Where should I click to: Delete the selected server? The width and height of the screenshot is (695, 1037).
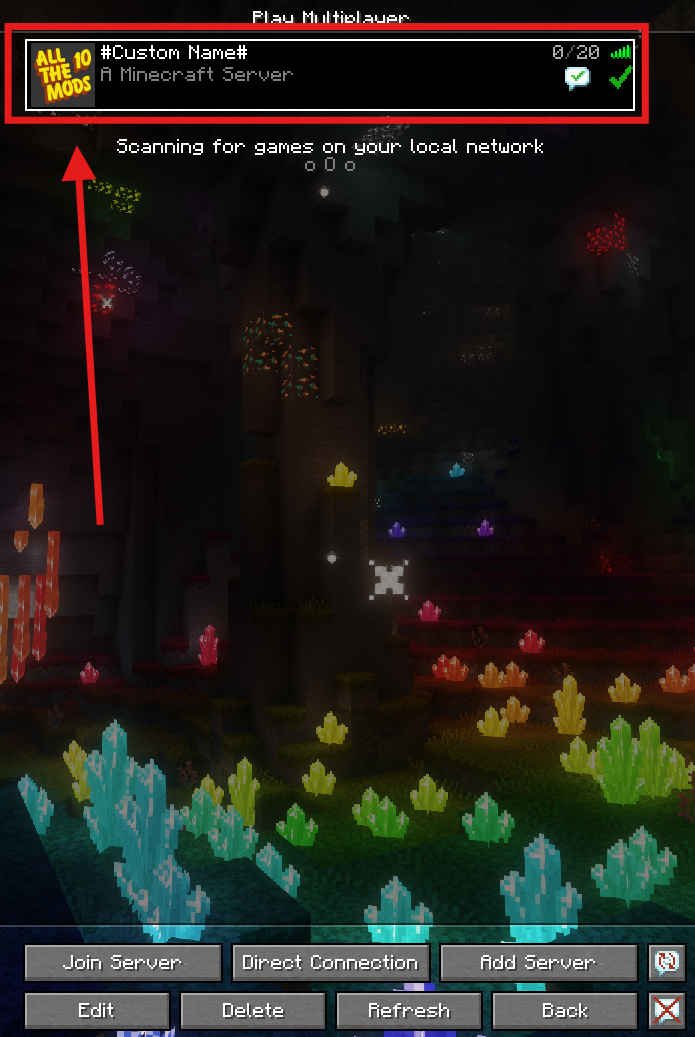(253, 1010)
